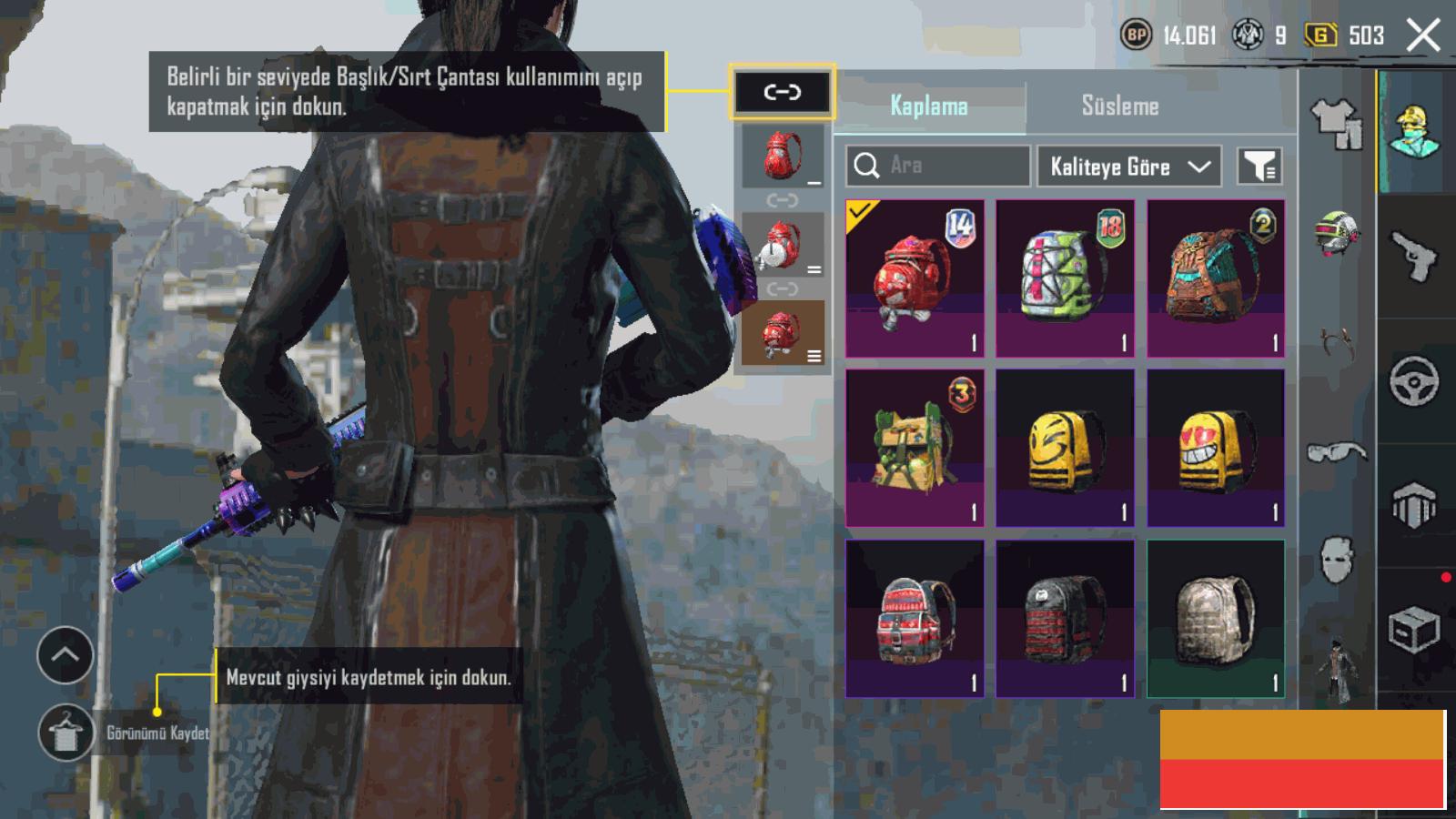Choose the green level 18 backpack skin
This screenshot has width=1456, height=819.
tap(1065, 278)
